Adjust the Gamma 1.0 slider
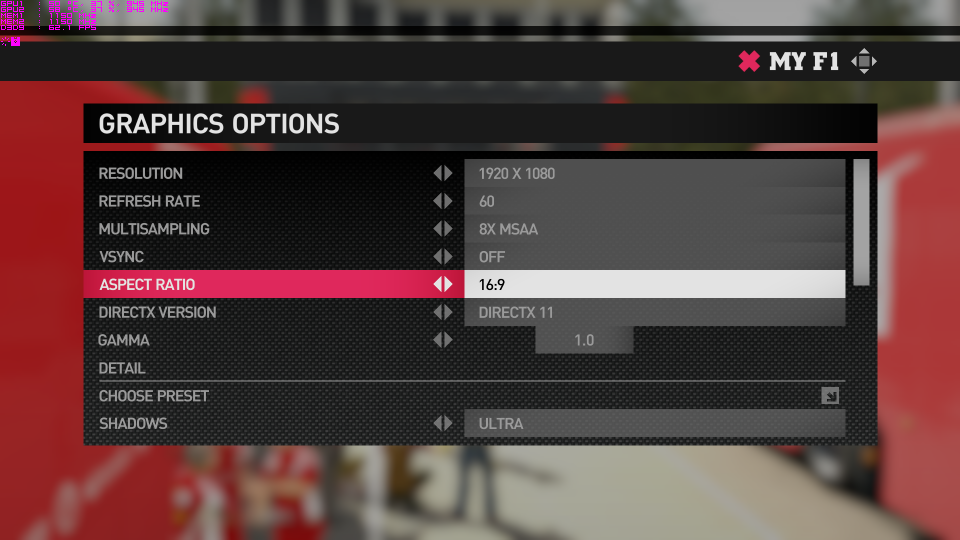The width and height of the screenshot is (960, 540). point(584,341)
